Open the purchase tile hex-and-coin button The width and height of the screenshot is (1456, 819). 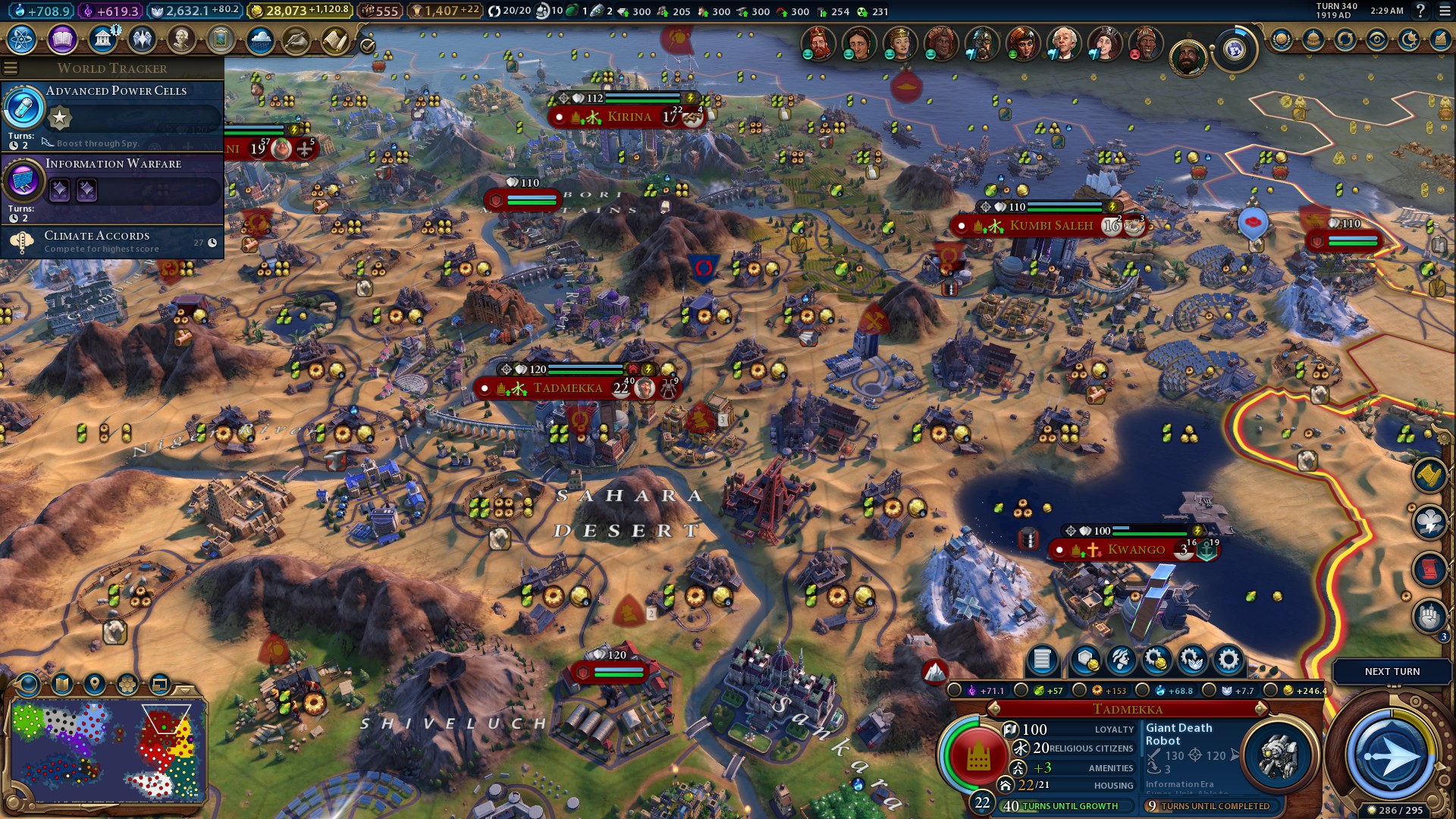[x=1085, y=661]
